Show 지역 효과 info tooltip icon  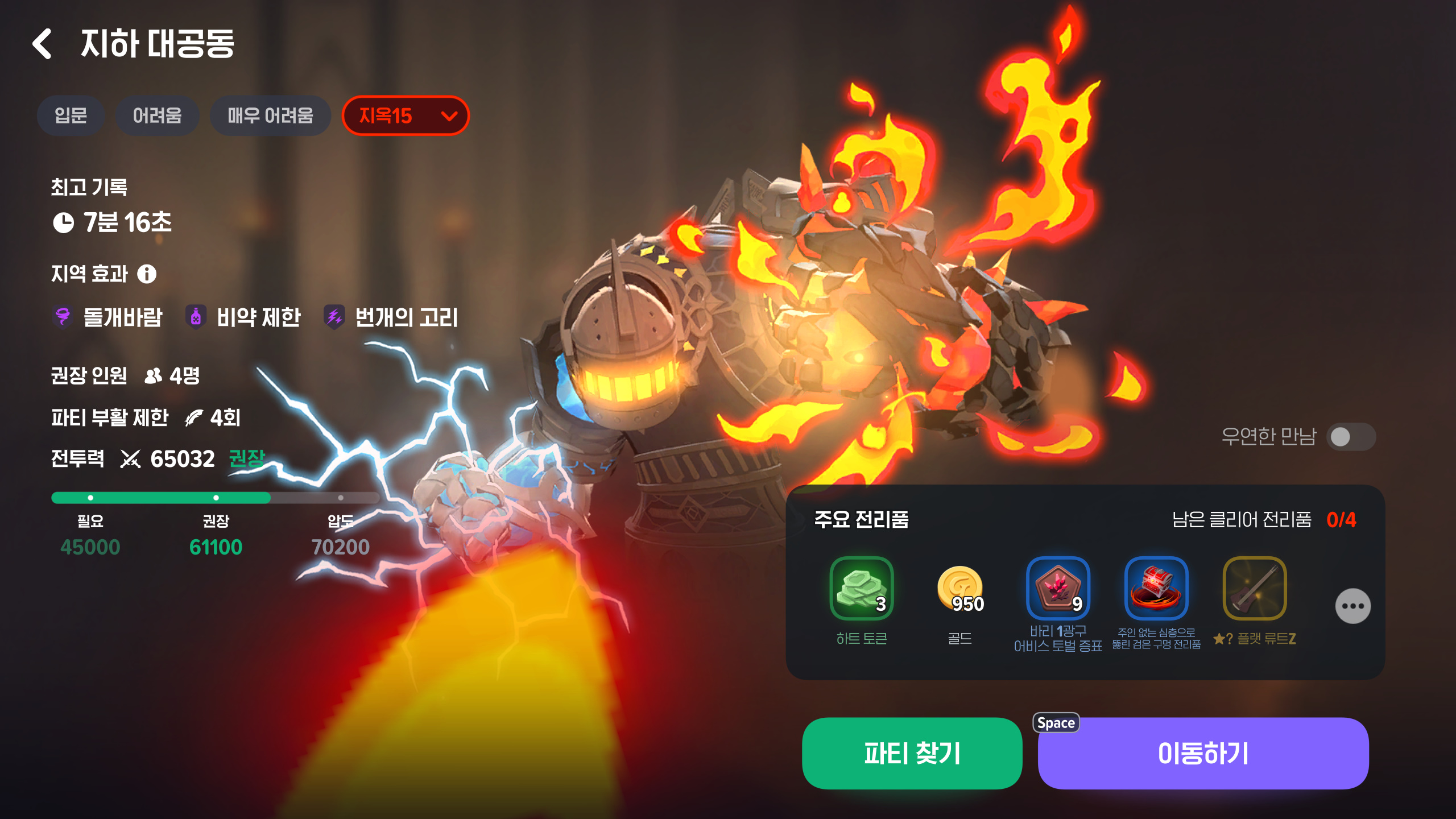click(147, 274)
